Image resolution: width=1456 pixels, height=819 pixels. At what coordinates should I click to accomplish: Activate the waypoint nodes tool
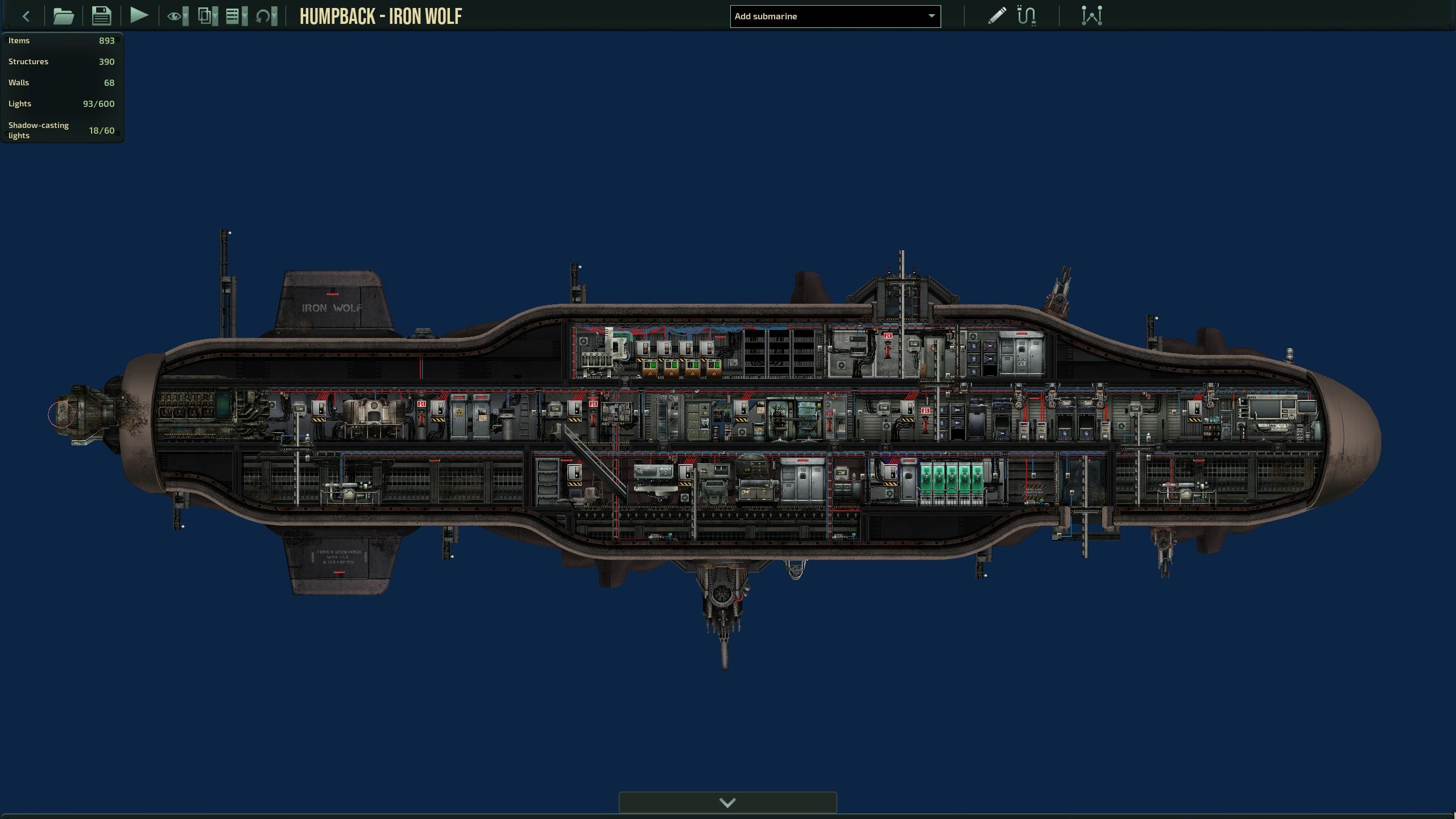click(x=1091, y=15)
